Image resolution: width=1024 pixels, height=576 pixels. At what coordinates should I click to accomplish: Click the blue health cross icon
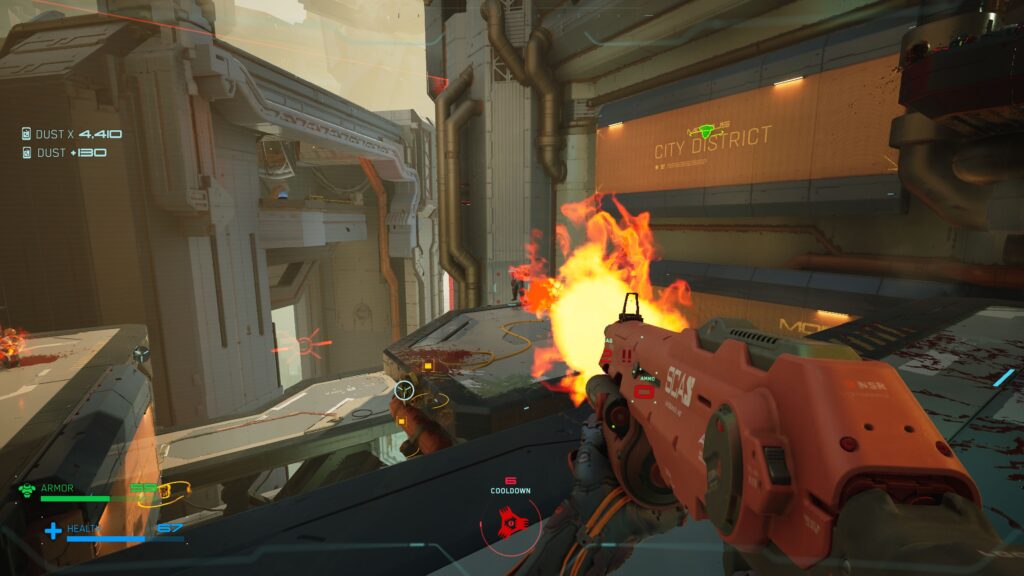tap(53, 530)
